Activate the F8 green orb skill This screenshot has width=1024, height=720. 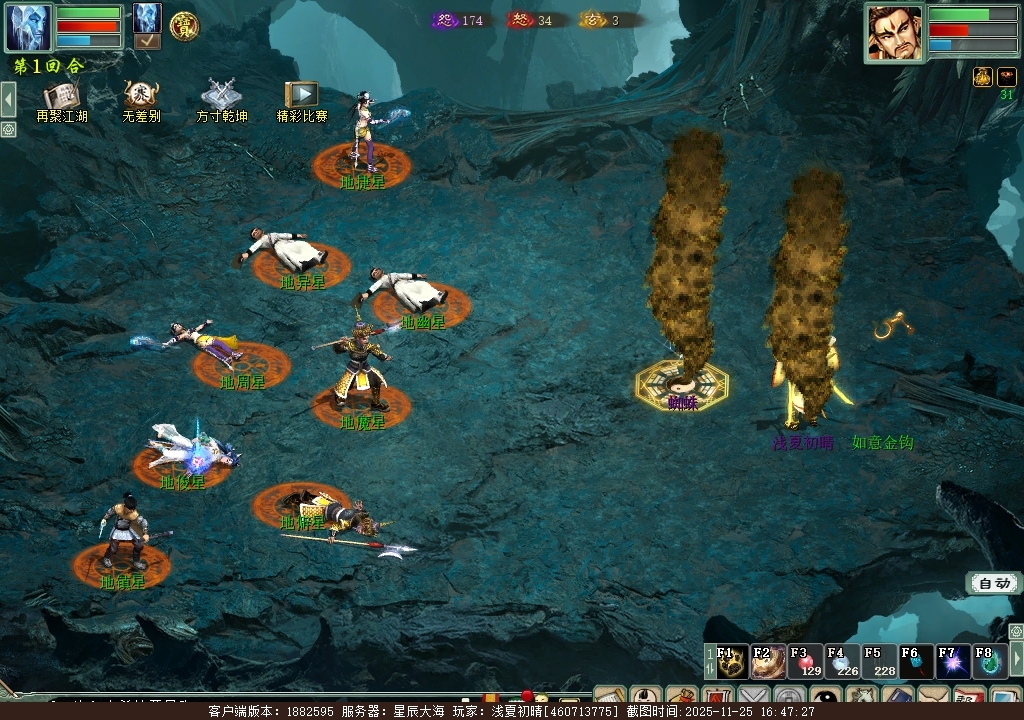pyautogui.click(x=989, y=662)
